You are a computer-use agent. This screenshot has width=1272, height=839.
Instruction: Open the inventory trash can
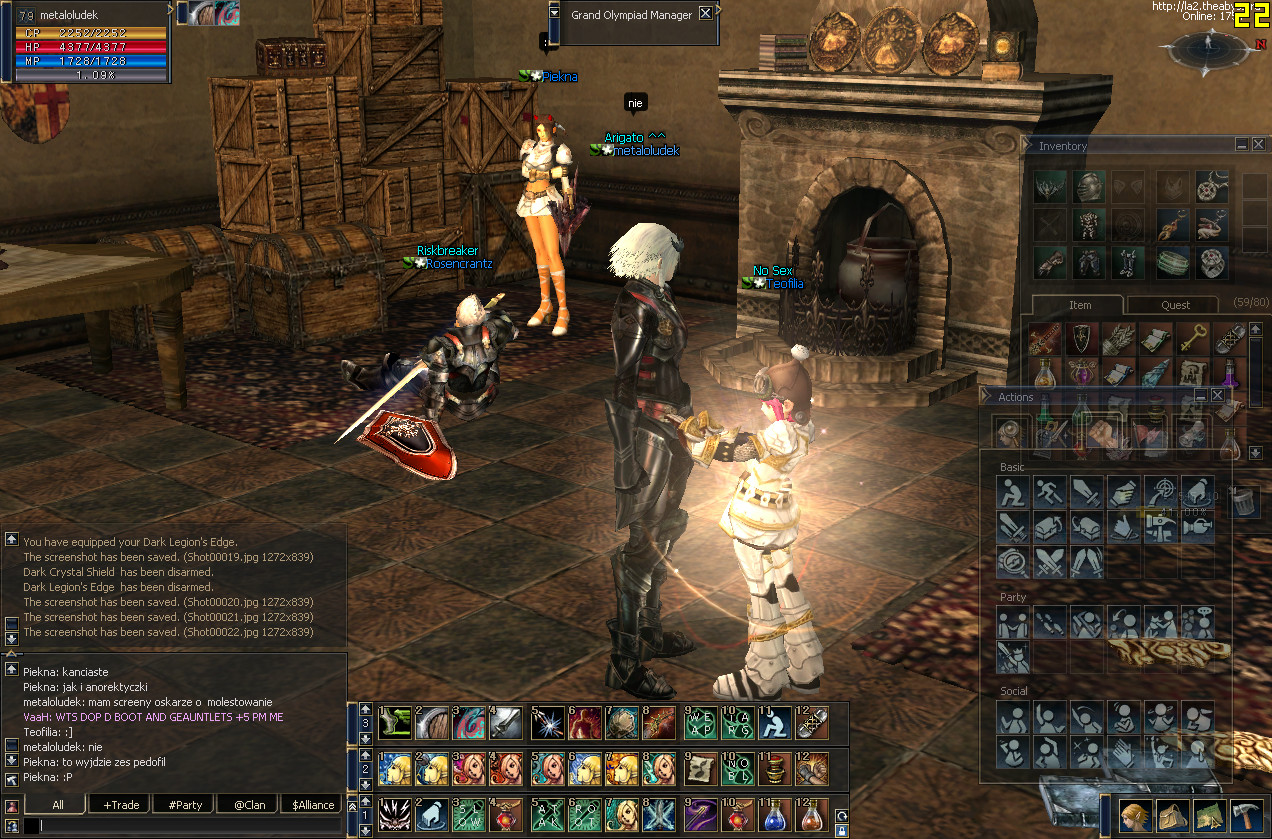[x=1243, y=501]
